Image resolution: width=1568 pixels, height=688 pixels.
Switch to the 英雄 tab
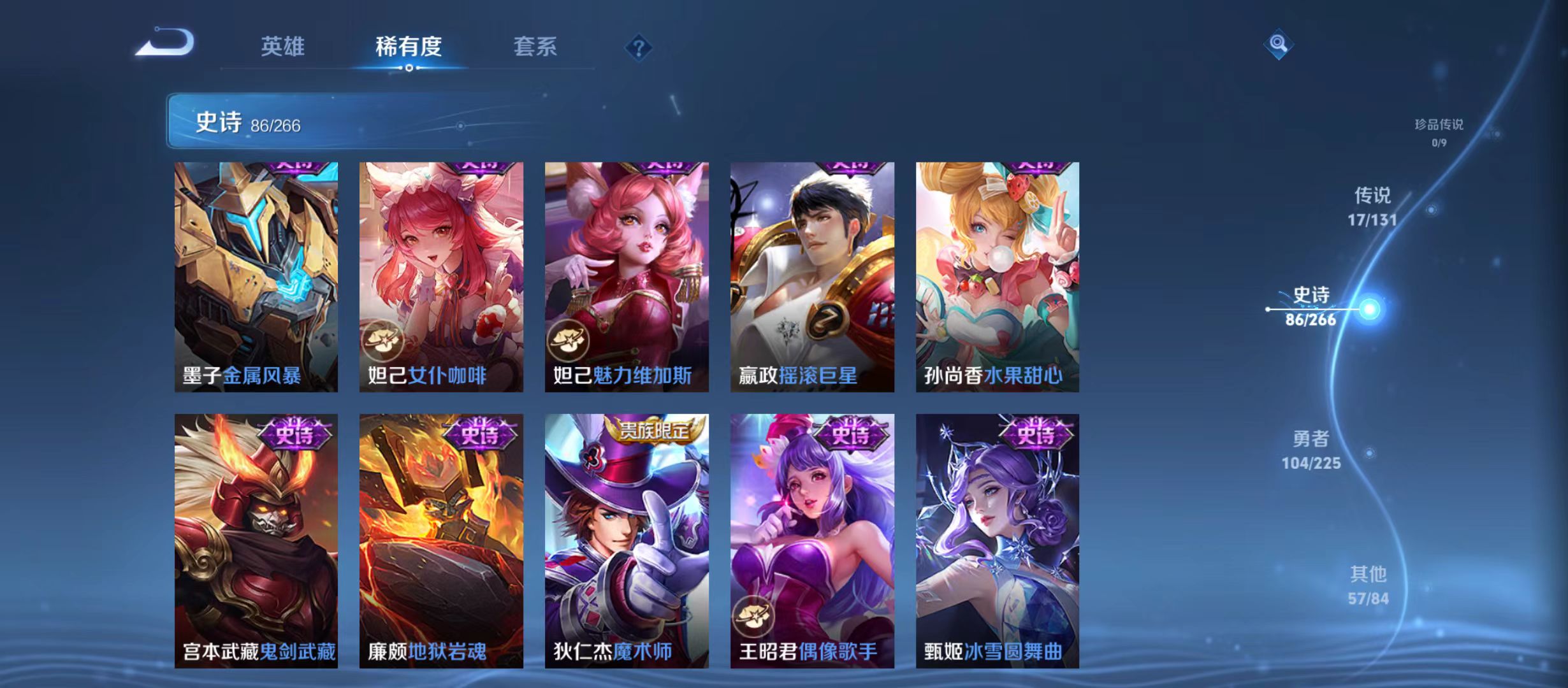(x=284, y=47)
